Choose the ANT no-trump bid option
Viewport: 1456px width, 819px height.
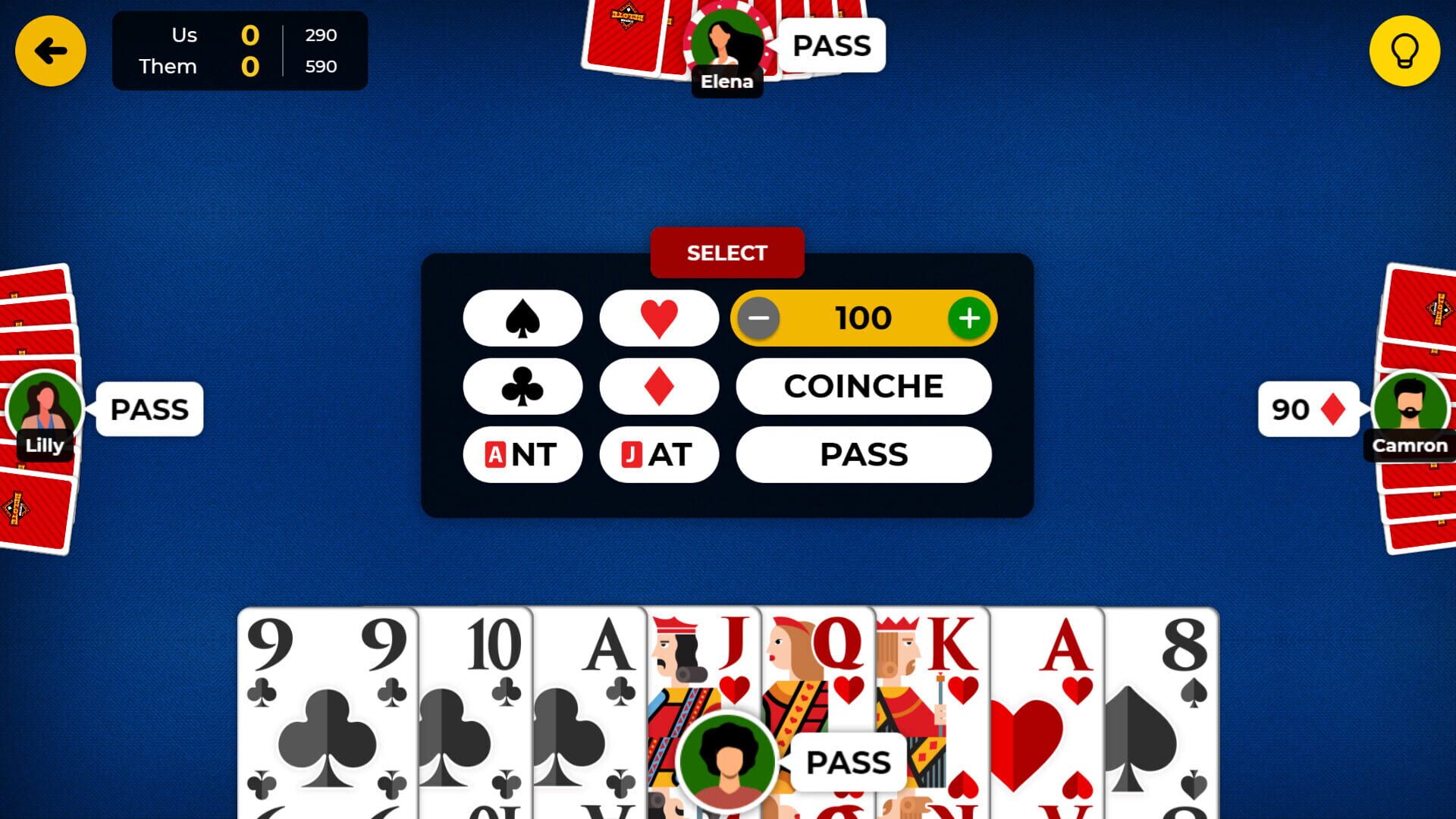[523, 454]
